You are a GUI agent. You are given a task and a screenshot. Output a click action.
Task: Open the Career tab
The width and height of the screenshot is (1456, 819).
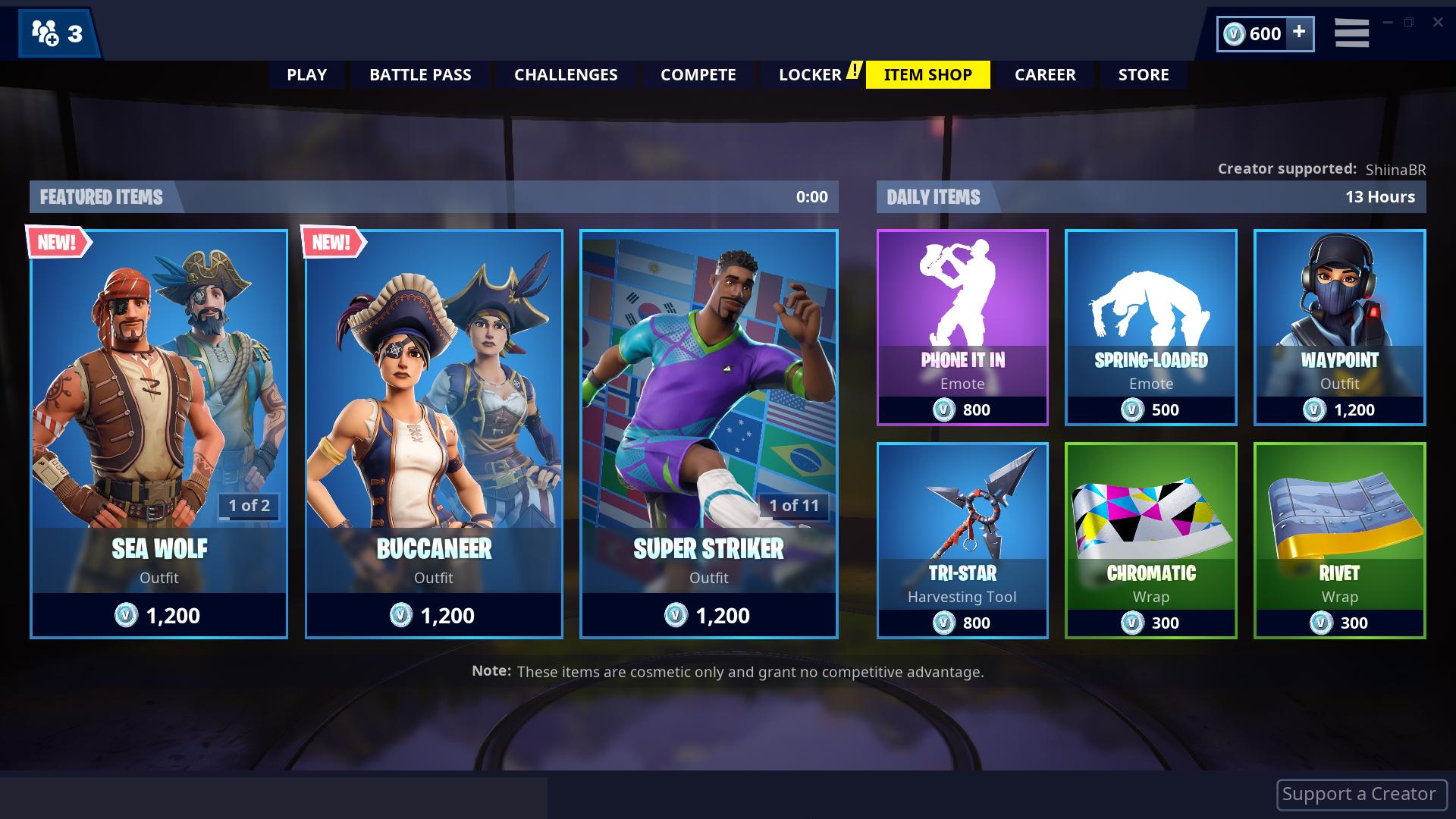click(1045, 74)
